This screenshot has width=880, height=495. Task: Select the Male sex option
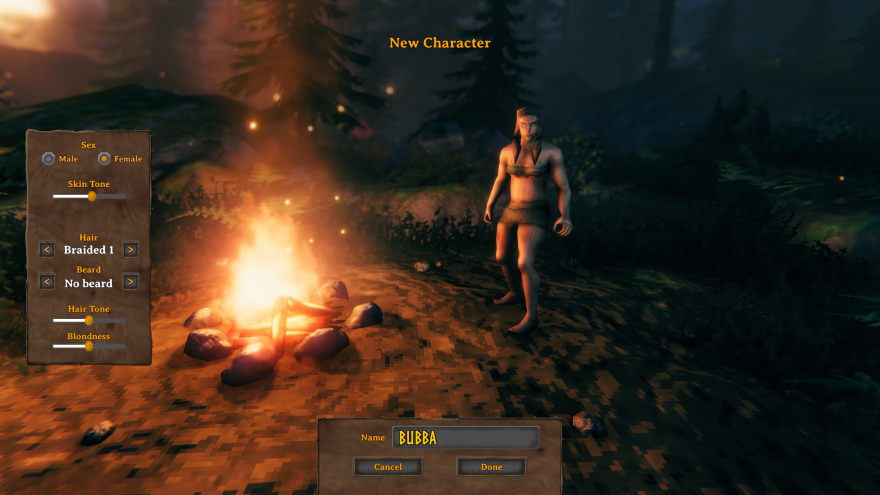point(48,159)
